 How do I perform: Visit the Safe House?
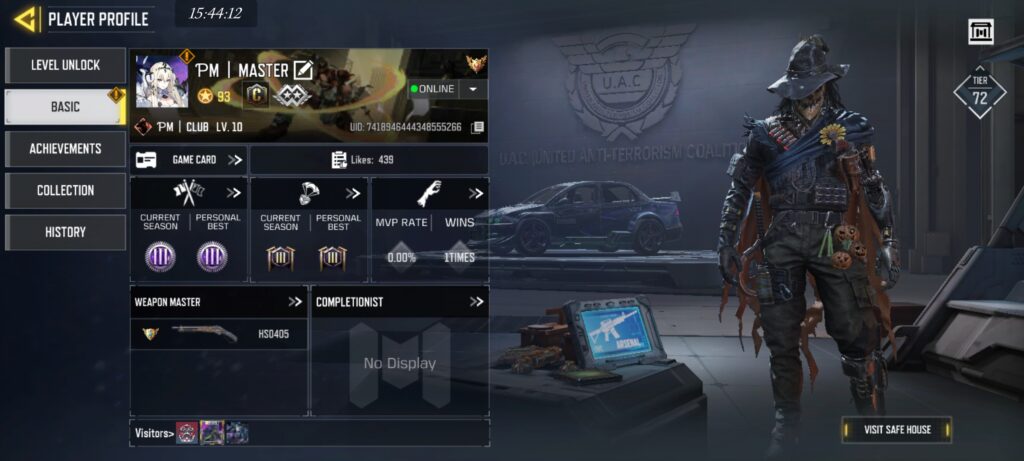(897, 430)
